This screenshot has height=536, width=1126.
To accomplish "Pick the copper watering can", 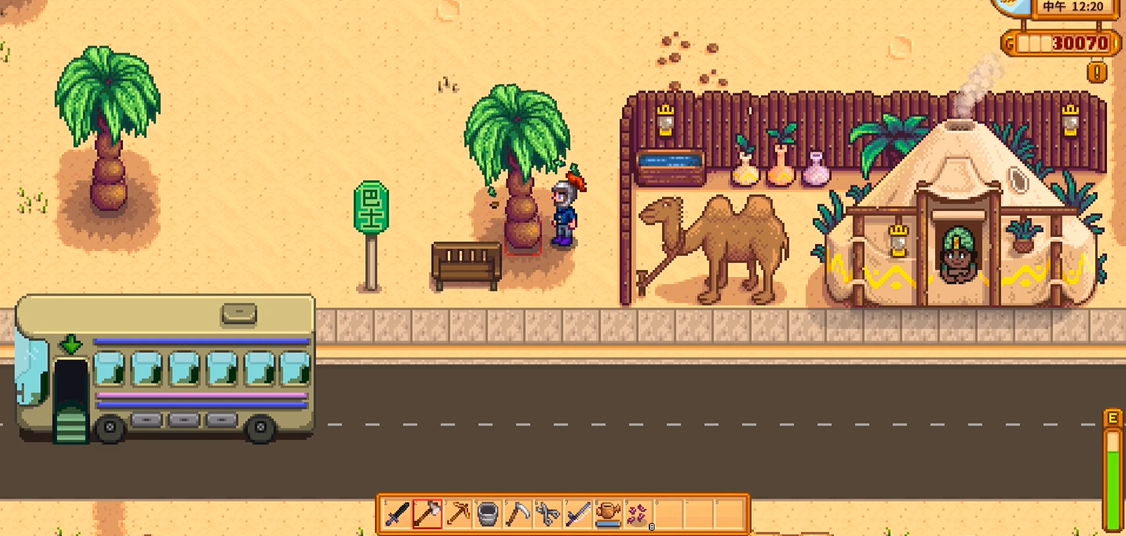I will click(607, 514).
